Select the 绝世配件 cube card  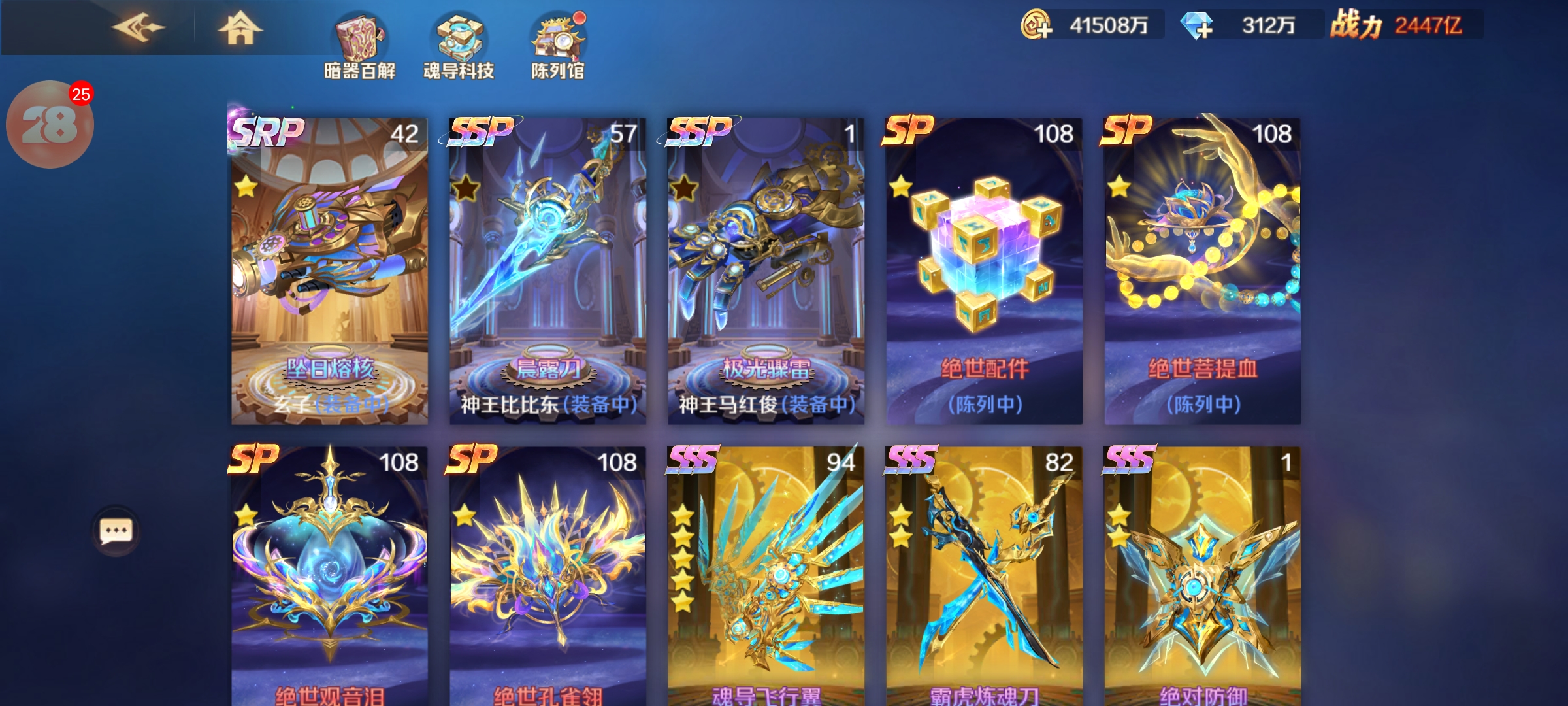(984, 271)
